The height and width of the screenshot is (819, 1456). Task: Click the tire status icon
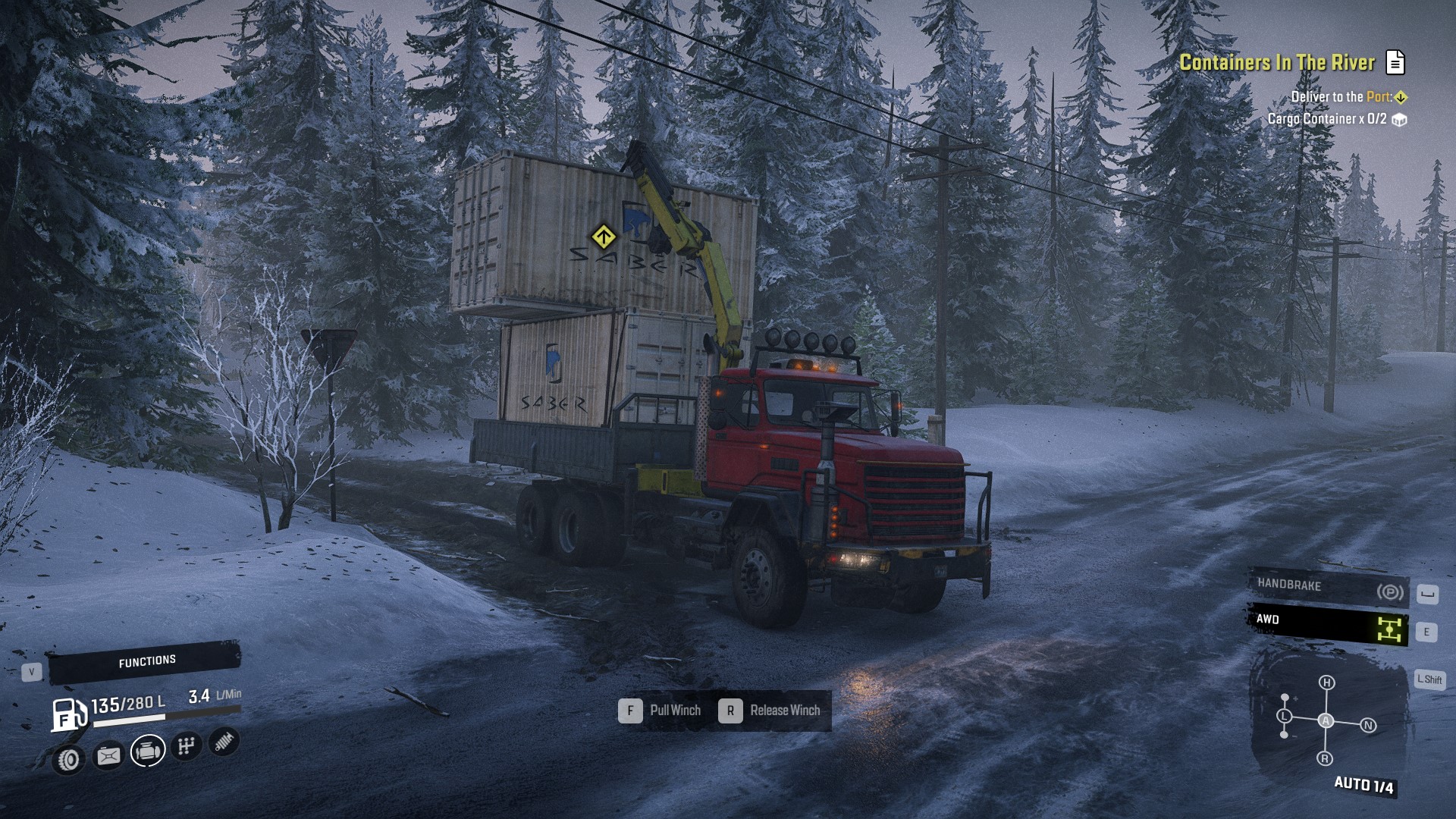pos(69,759)
